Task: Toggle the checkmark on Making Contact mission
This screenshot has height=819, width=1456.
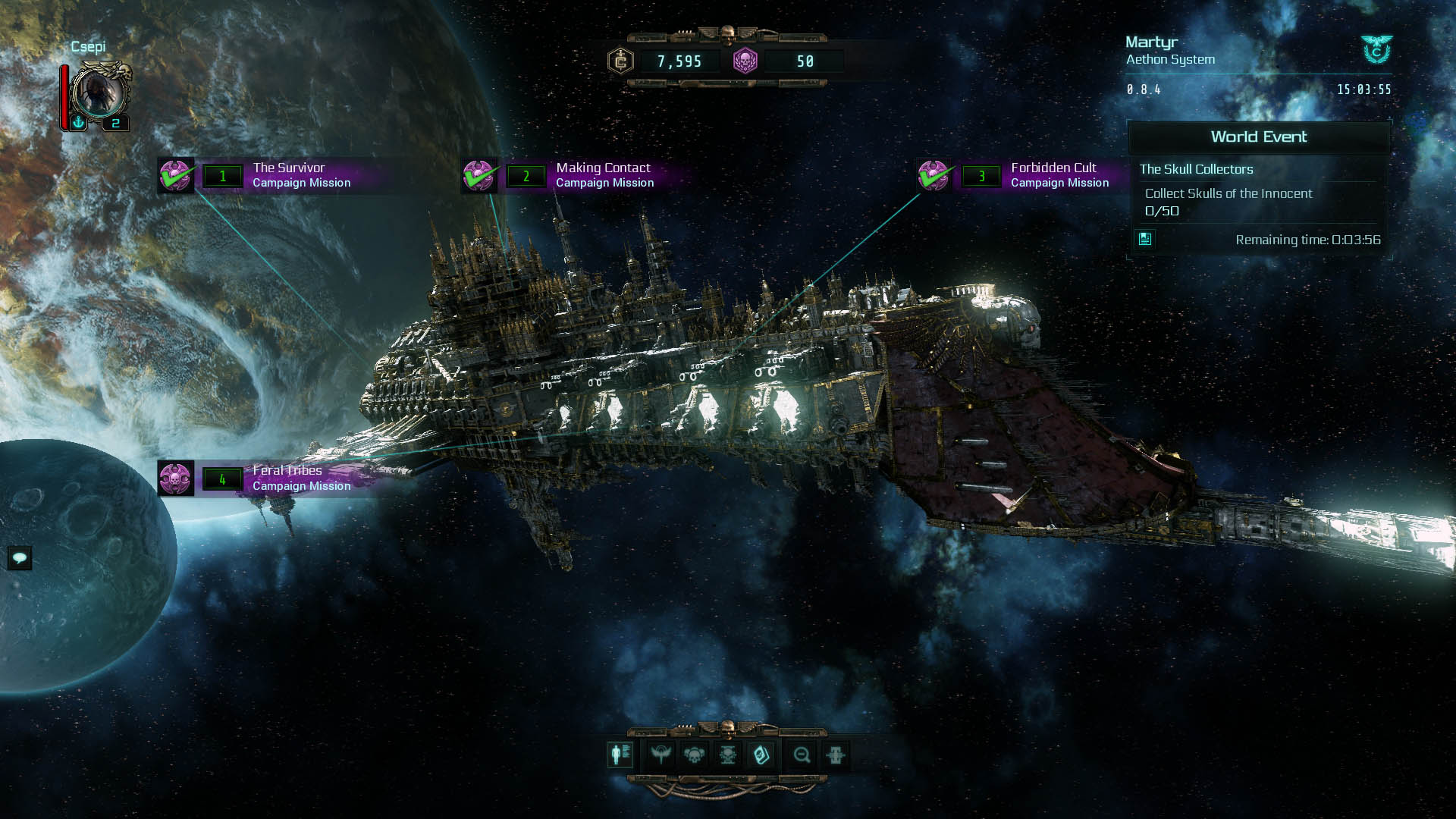Action: pyautogui.click(x=479, y=175)
